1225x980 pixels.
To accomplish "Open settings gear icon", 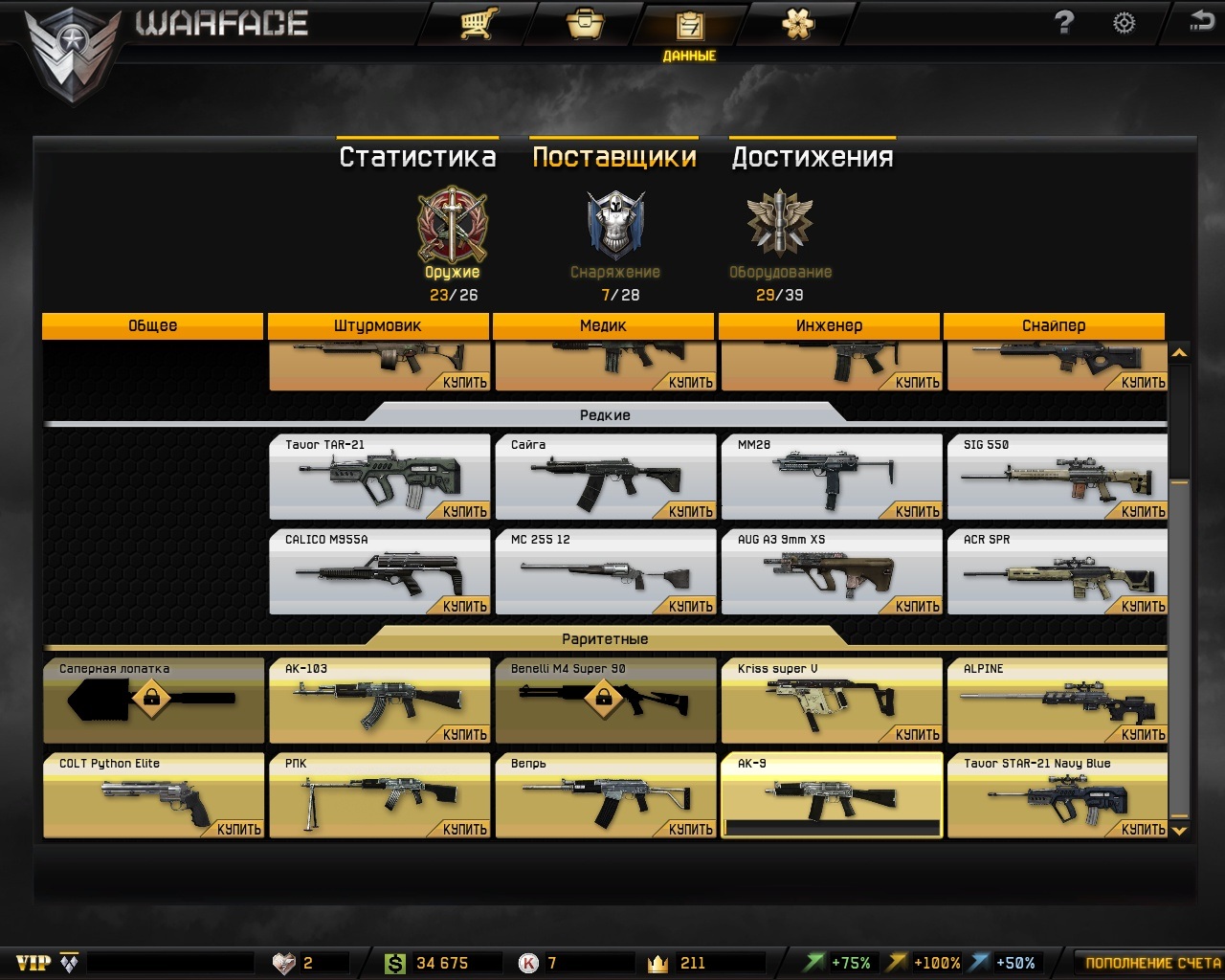I will [x=1124, y=23].
